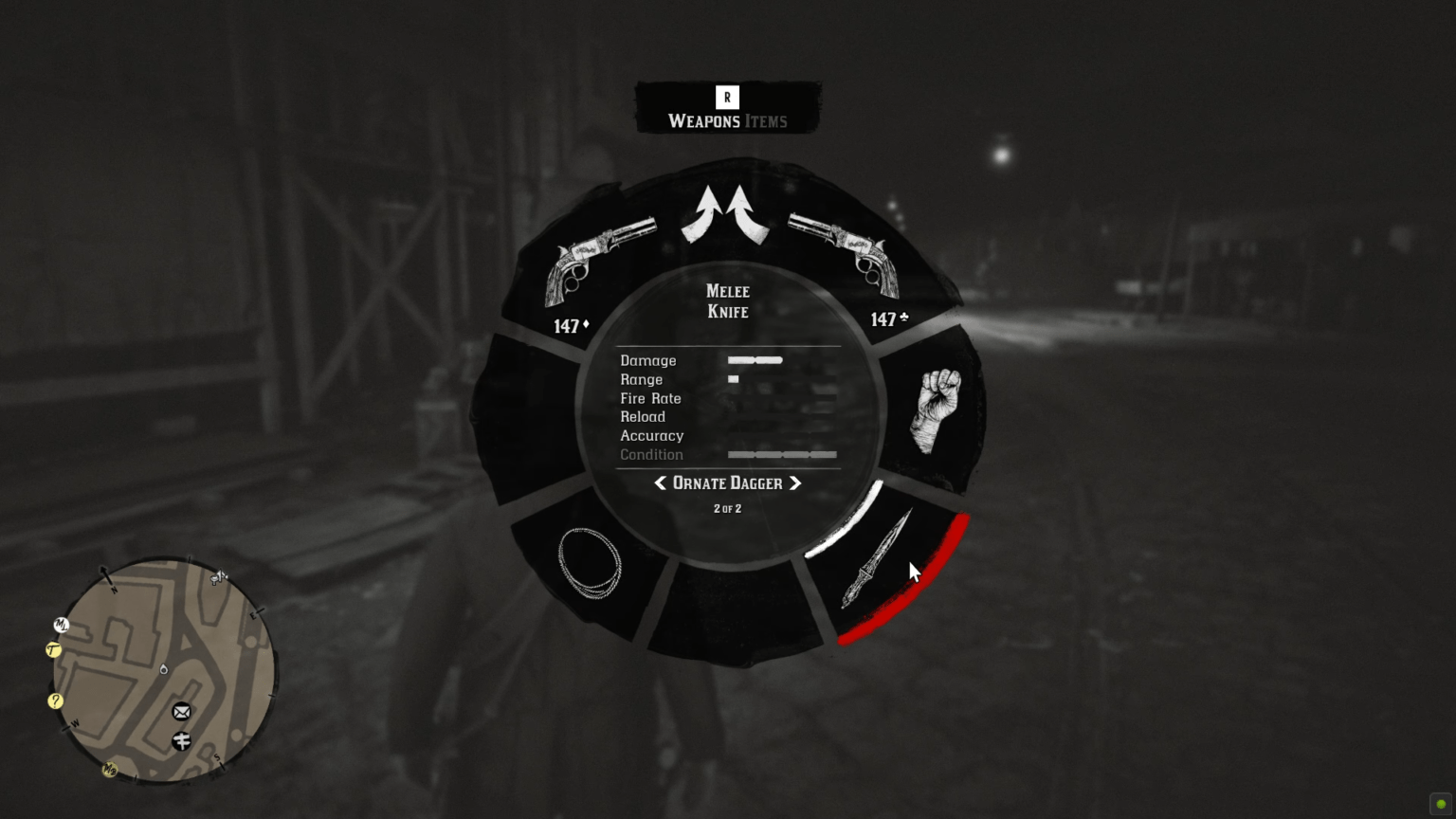Click the right arrow beside Ornate Dagger
Image resolution: width=1456 pixels, height=819 pixels.
794,483
